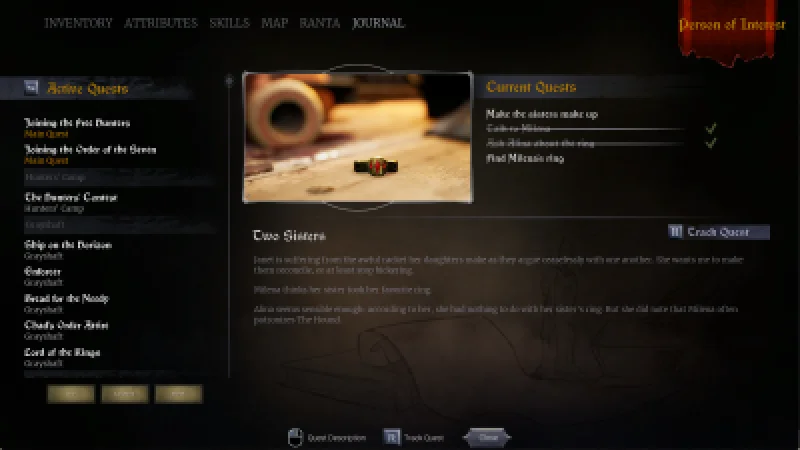Go to the Map tab
The height and width of the screenshot is (450, 800).
(x=274, y=23)
